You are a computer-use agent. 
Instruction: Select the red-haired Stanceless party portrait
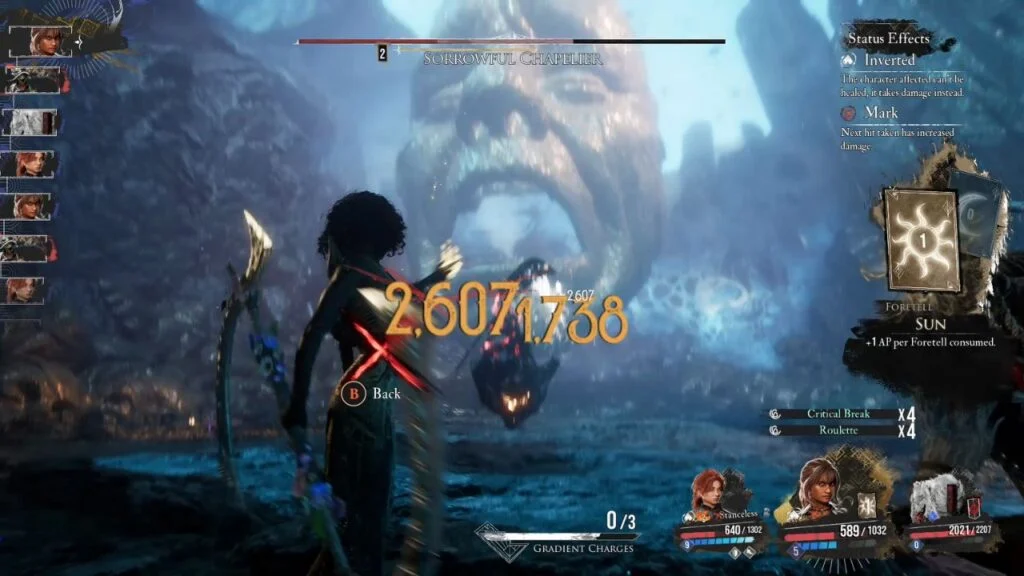coord(710,495)
